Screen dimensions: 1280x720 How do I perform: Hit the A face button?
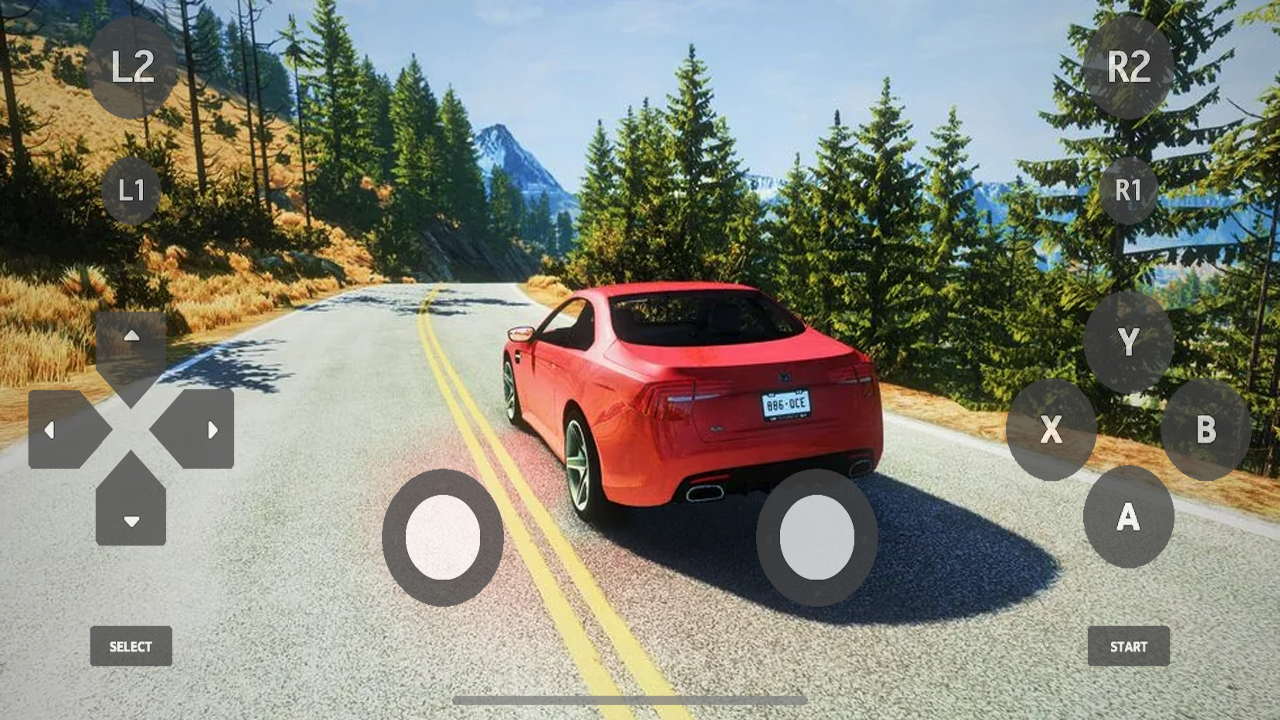pos(1128,517)
